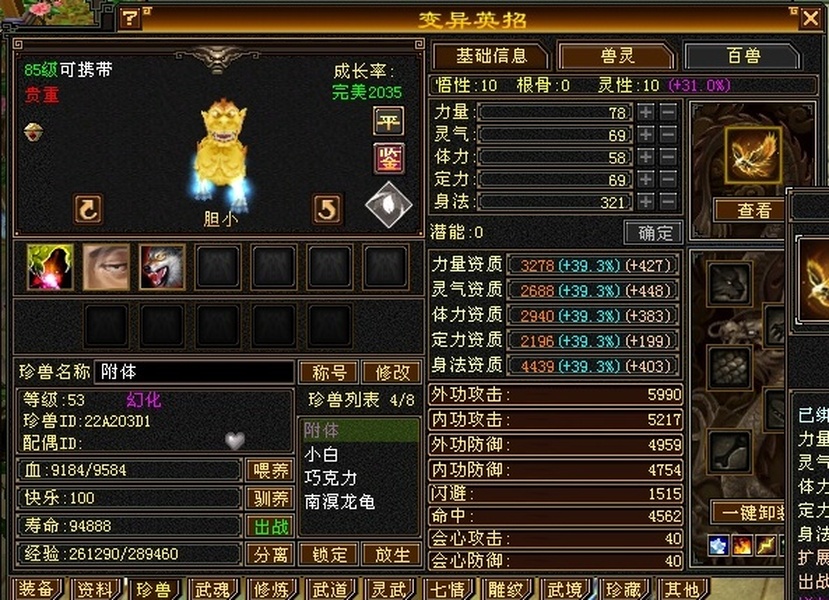Decrease 身法 with its minus button
The width and height of the screenshot is (829, 600).
click(668, 201)
